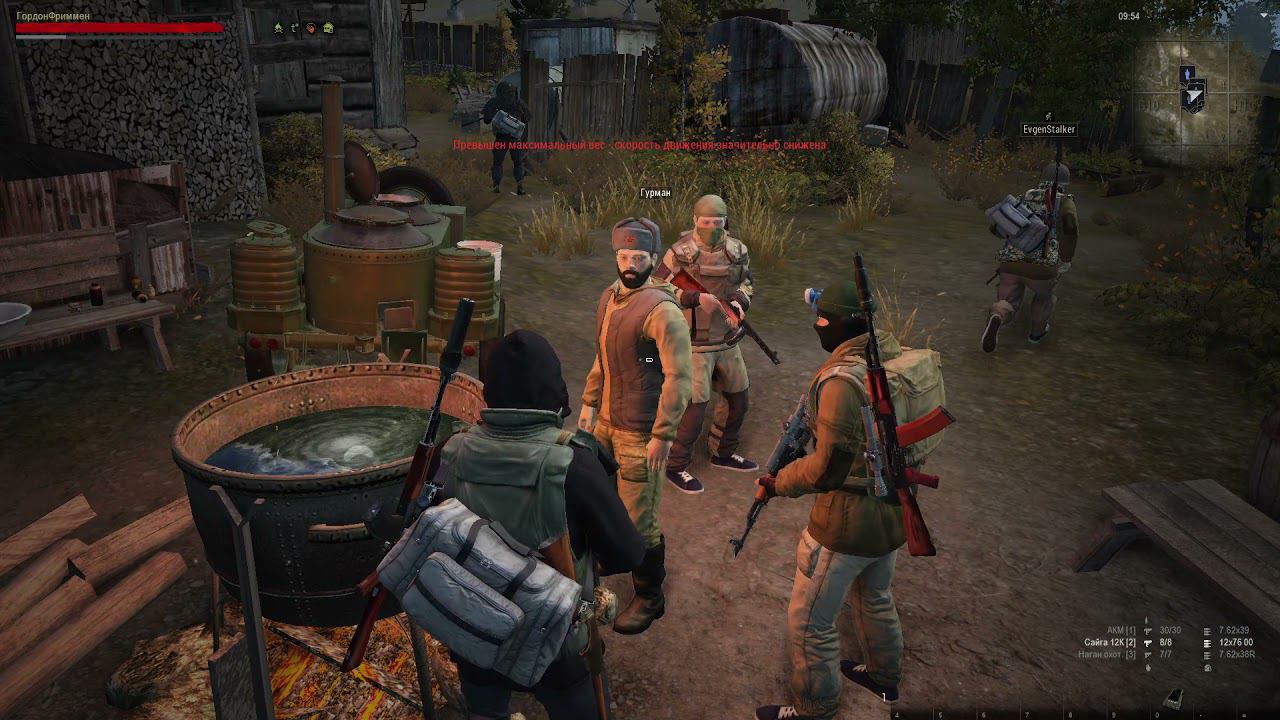Click the faction shield marker on the minimap
The image size is (1280, 720).
(x=1194, y=97)
